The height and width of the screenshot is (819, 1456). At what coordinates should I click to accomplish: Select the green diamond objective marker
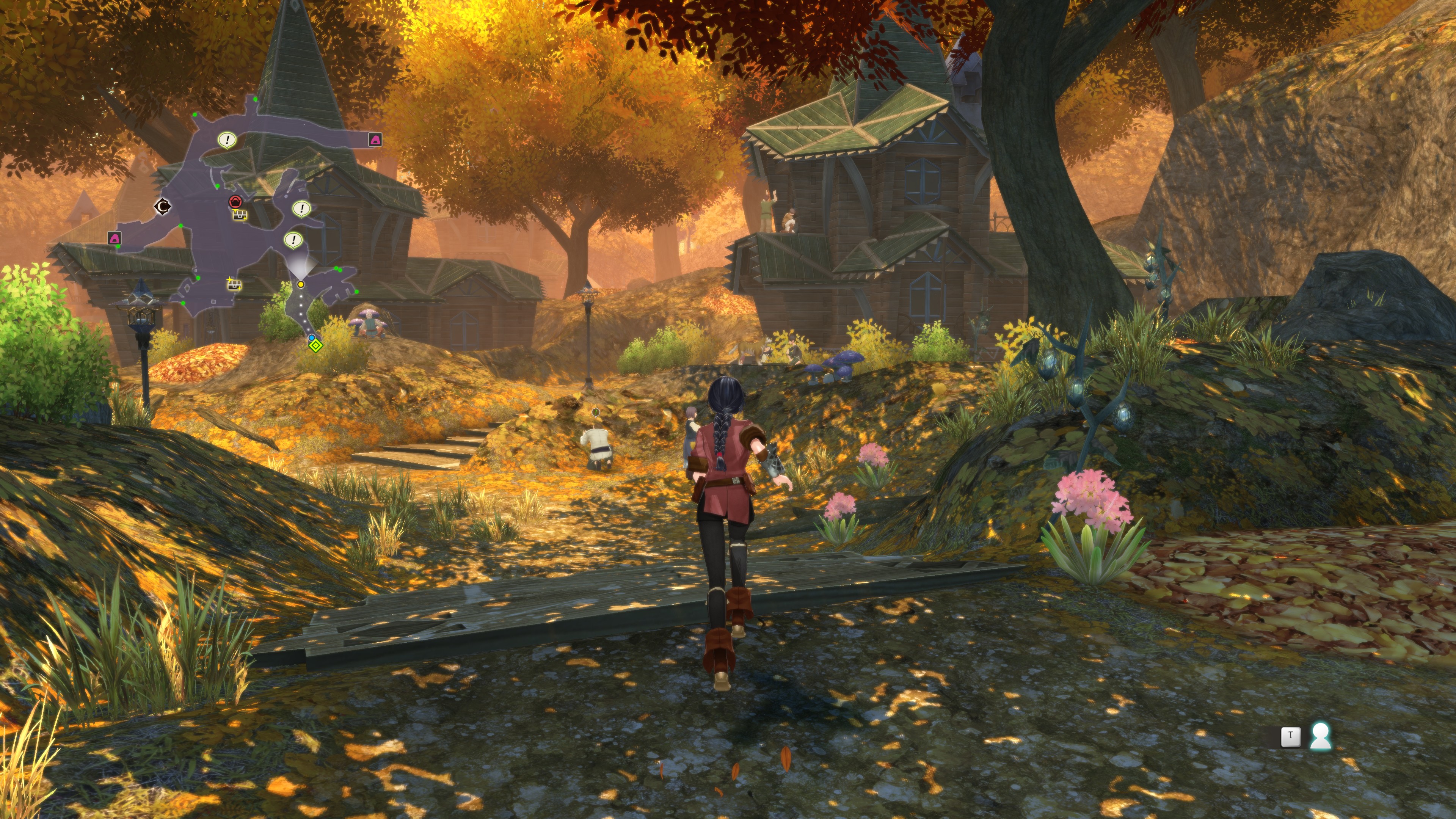(x=316, y=345)
